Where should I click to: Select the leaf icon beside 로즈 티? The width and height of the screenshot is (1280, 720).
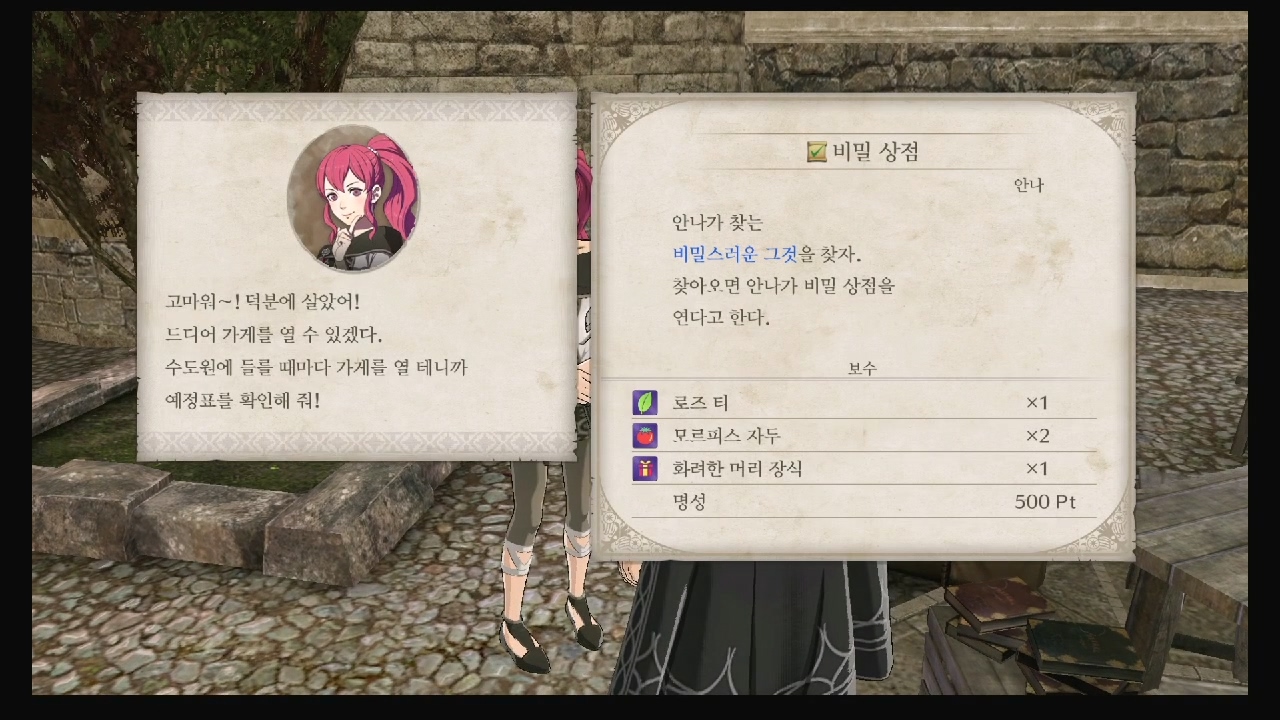643,401
